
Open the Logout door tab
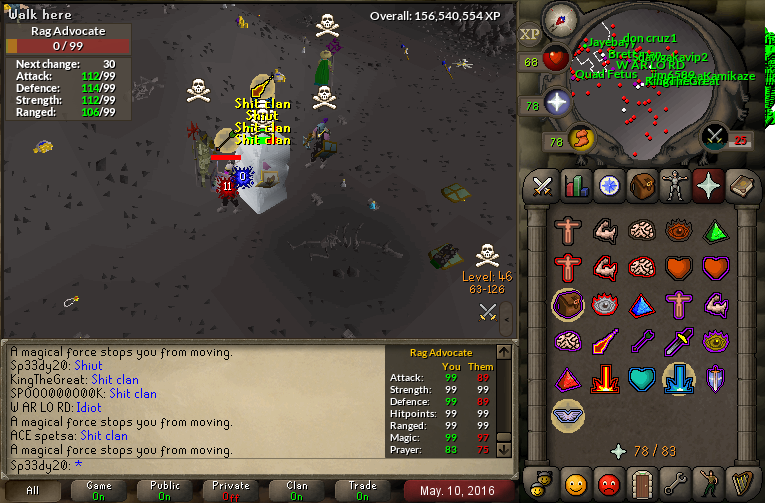coord(642,483)
